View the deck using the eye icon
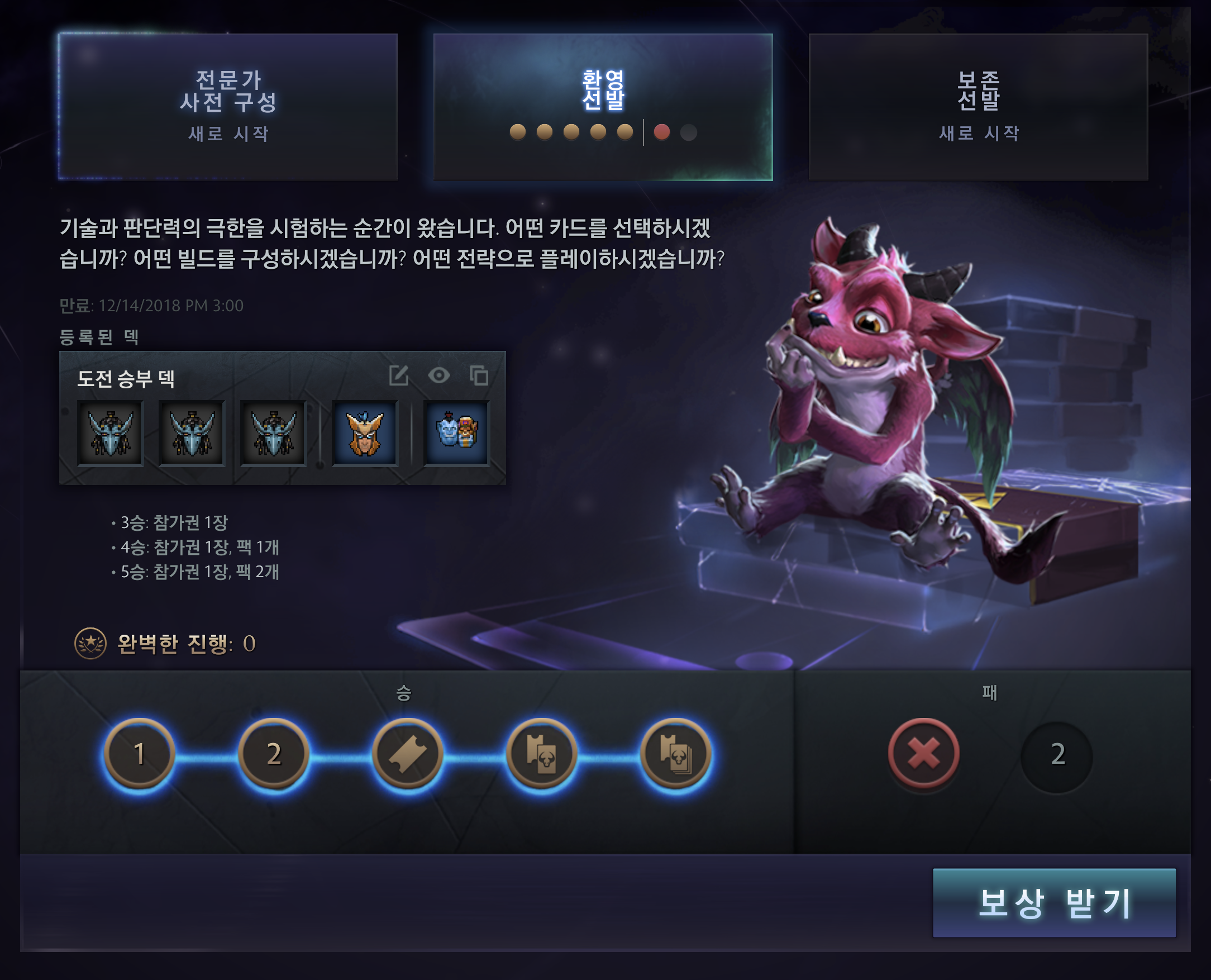 point(439,375)
